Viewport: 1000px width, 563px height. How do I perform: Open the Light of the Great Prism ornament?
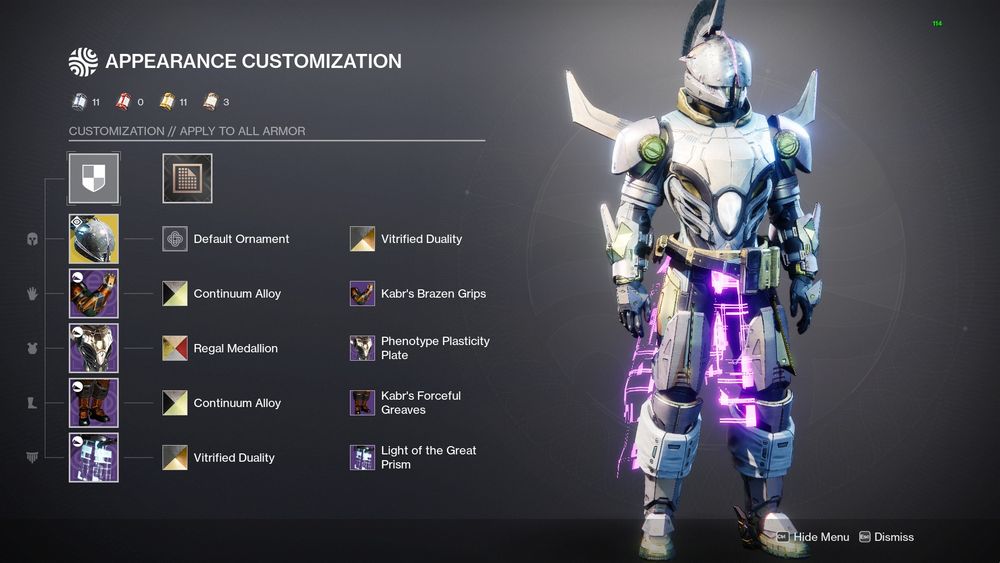tap(362, 458)
